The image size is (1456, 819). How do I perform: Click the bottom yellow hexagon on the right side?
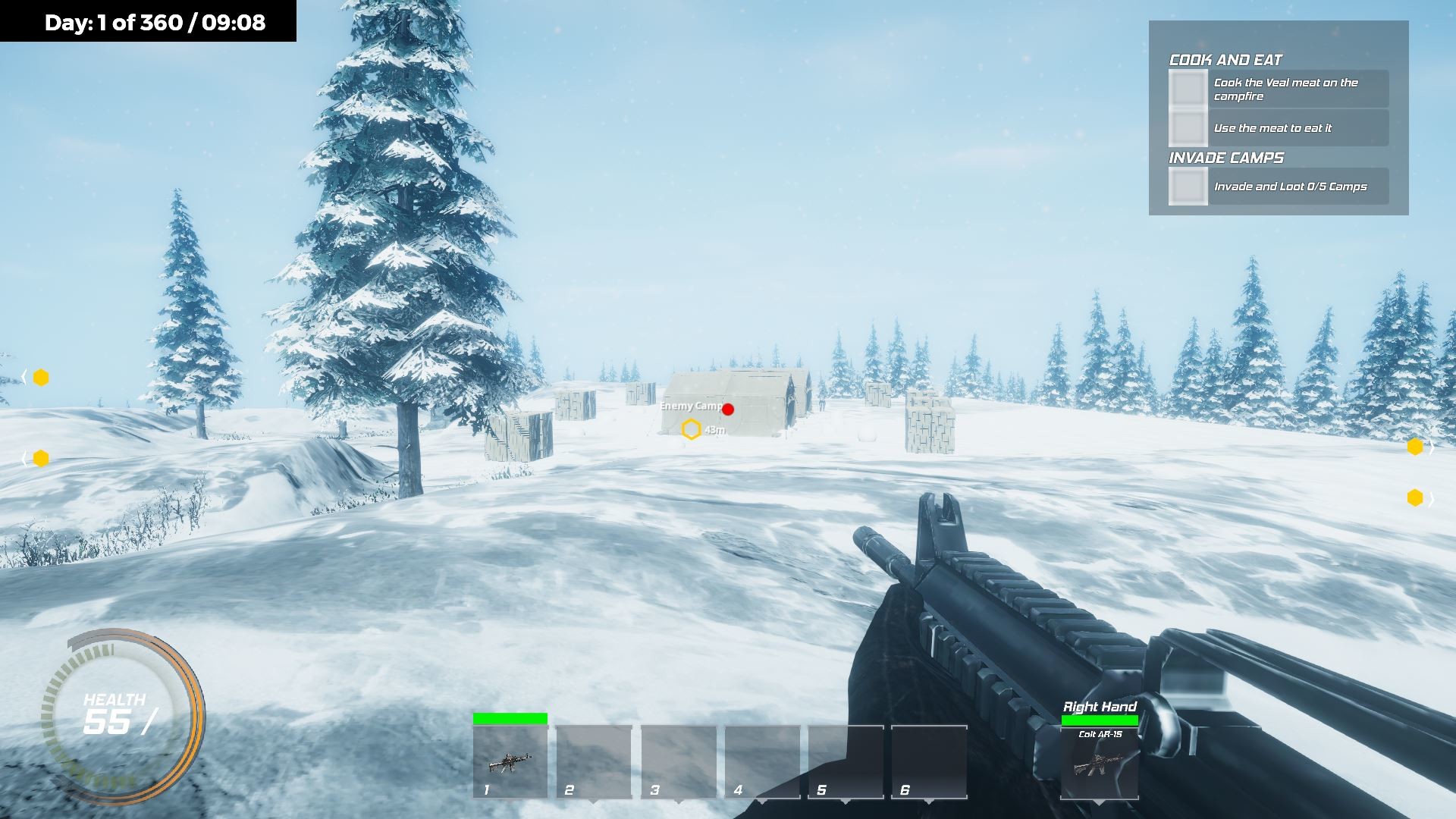(x=1415, y=498)
